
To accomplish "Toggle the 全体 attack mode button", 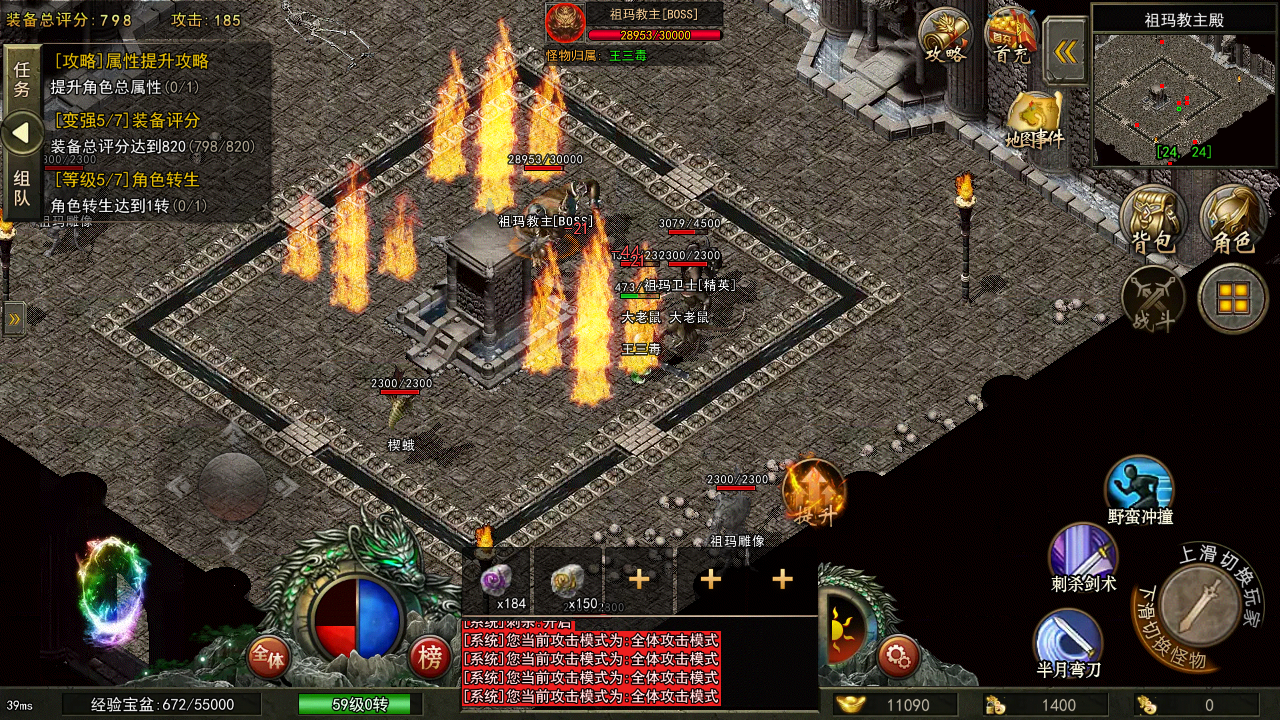I will pos(268,657).
